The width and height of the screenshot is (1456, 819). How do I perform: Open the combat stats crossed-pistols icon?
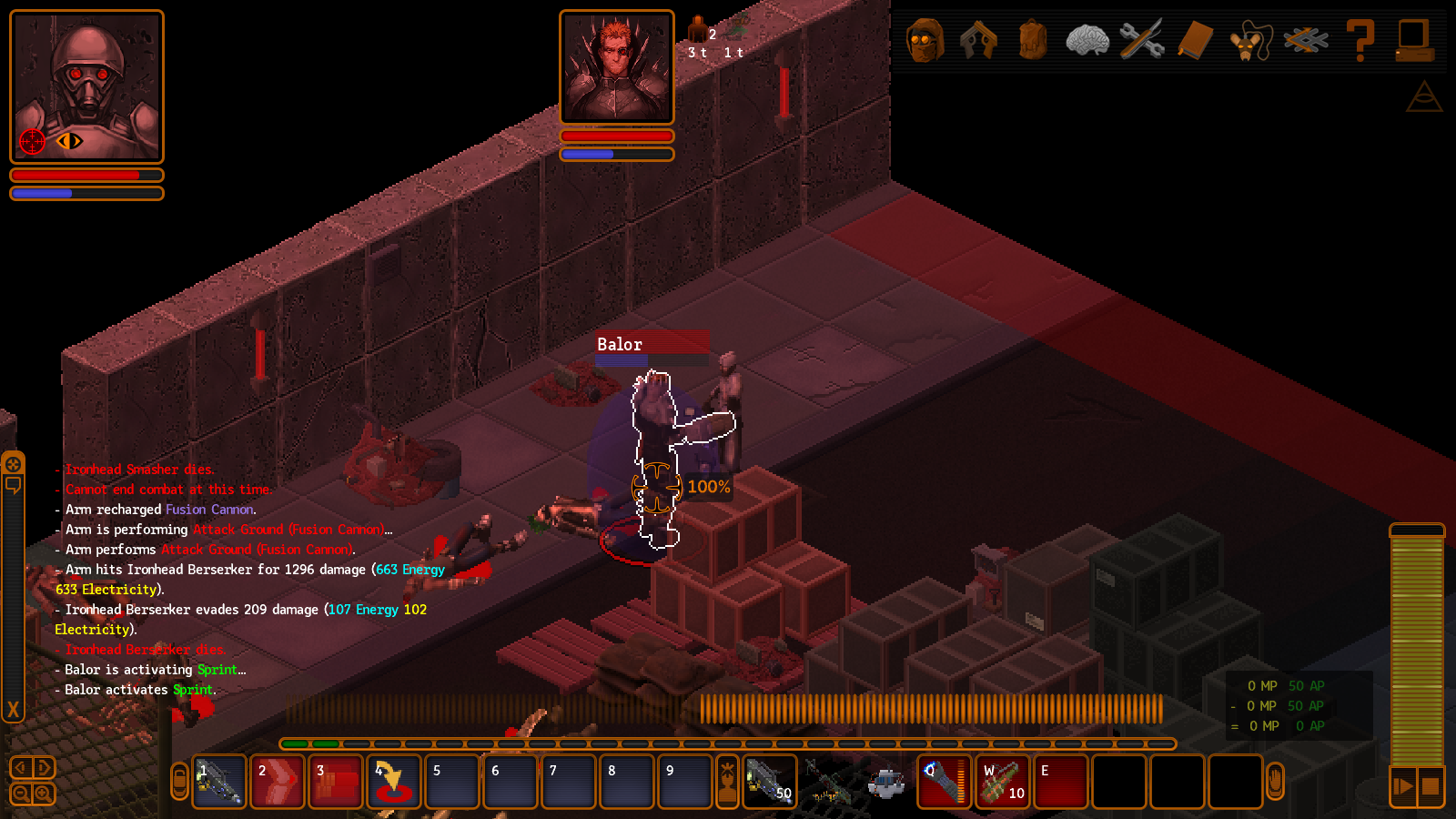[x=978, y=41]
